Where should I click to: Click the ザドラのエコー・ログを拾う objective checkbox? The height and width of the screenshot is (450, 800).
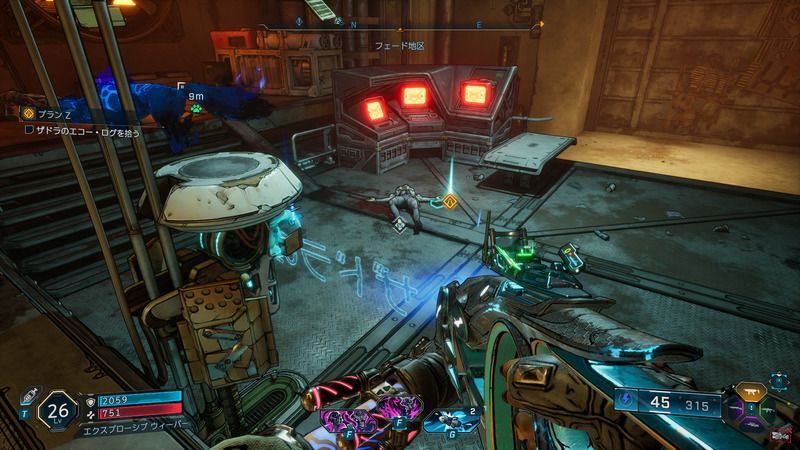click(x=29, y=129)
